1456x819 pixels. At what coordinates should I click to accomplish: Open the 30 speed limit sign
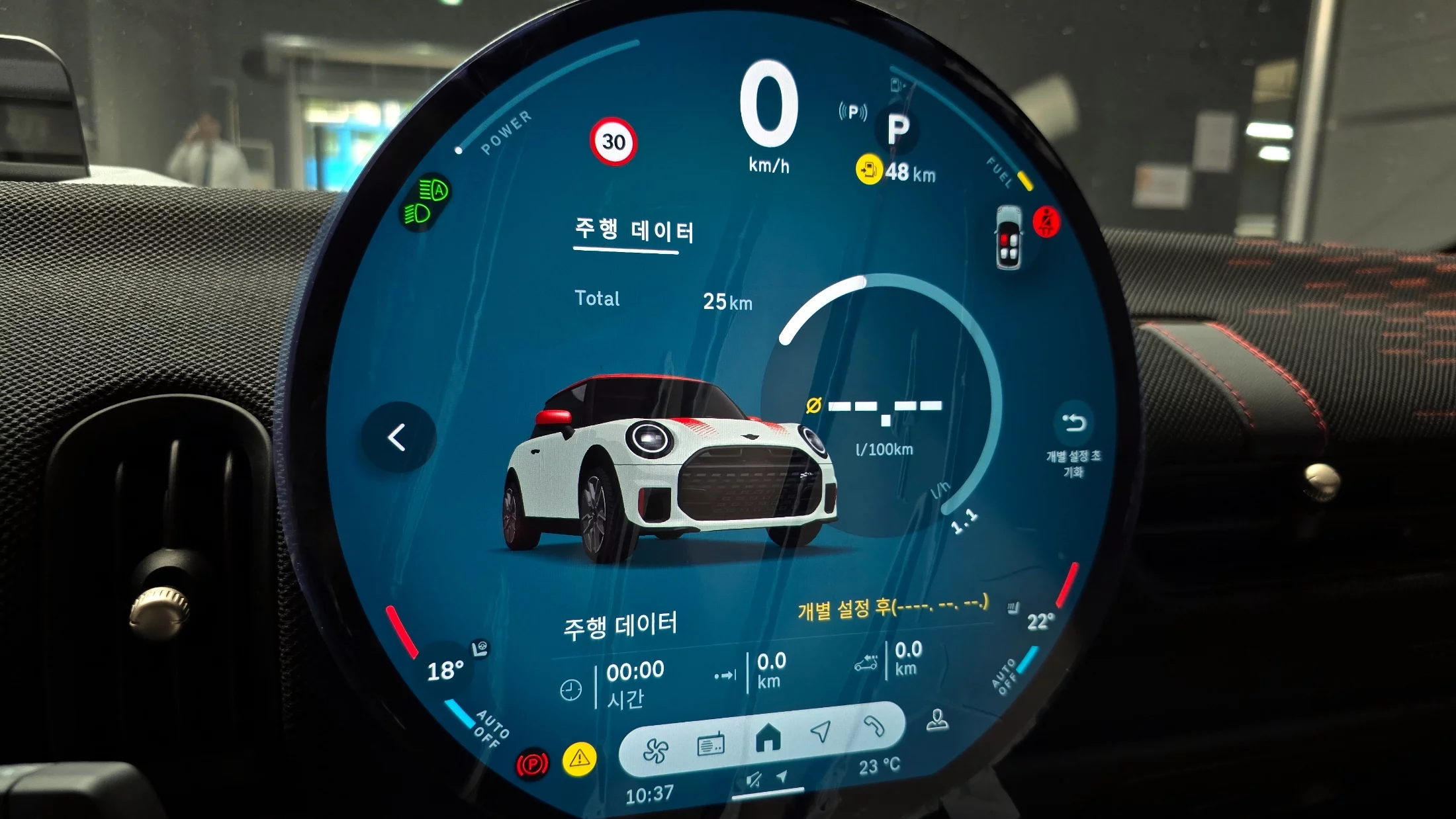coord(613,142)
